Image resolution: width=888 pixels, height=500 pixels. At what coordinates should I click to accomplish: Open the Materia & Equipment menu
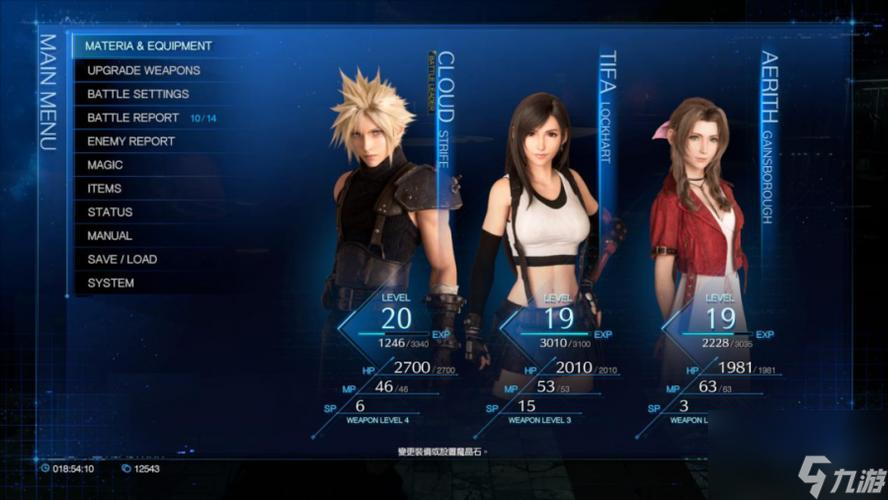(148, 46)
